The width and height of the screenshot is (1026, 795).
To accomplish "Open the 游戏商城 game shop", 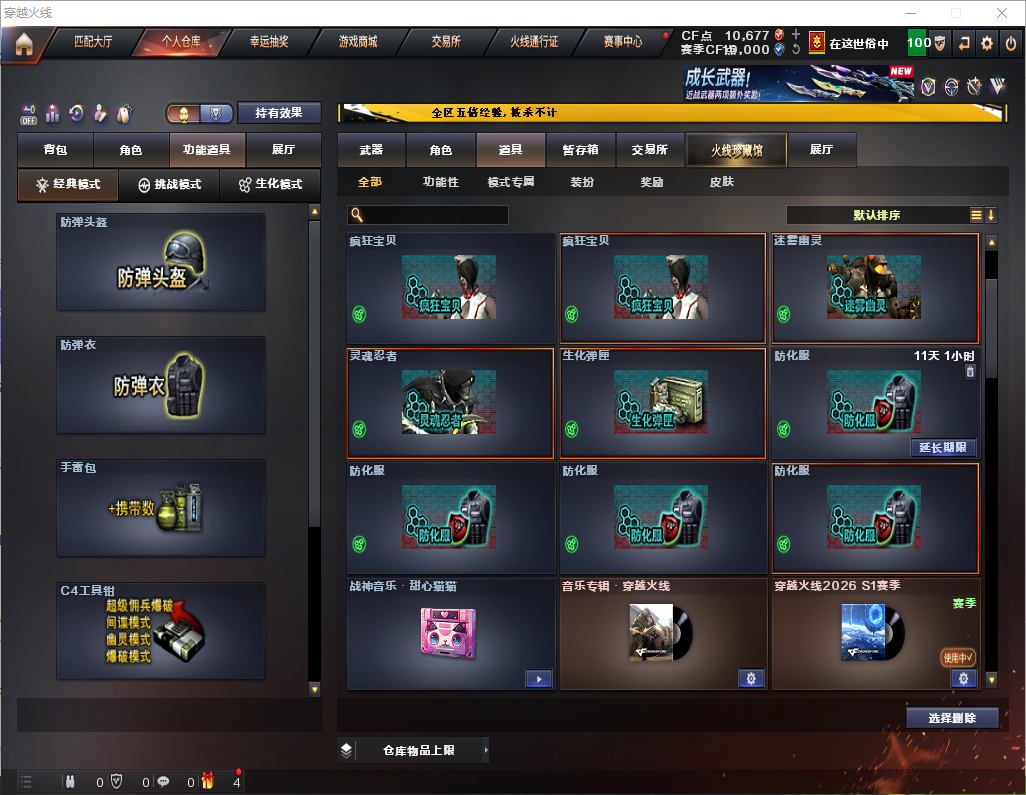I will [x=358, y=42].
